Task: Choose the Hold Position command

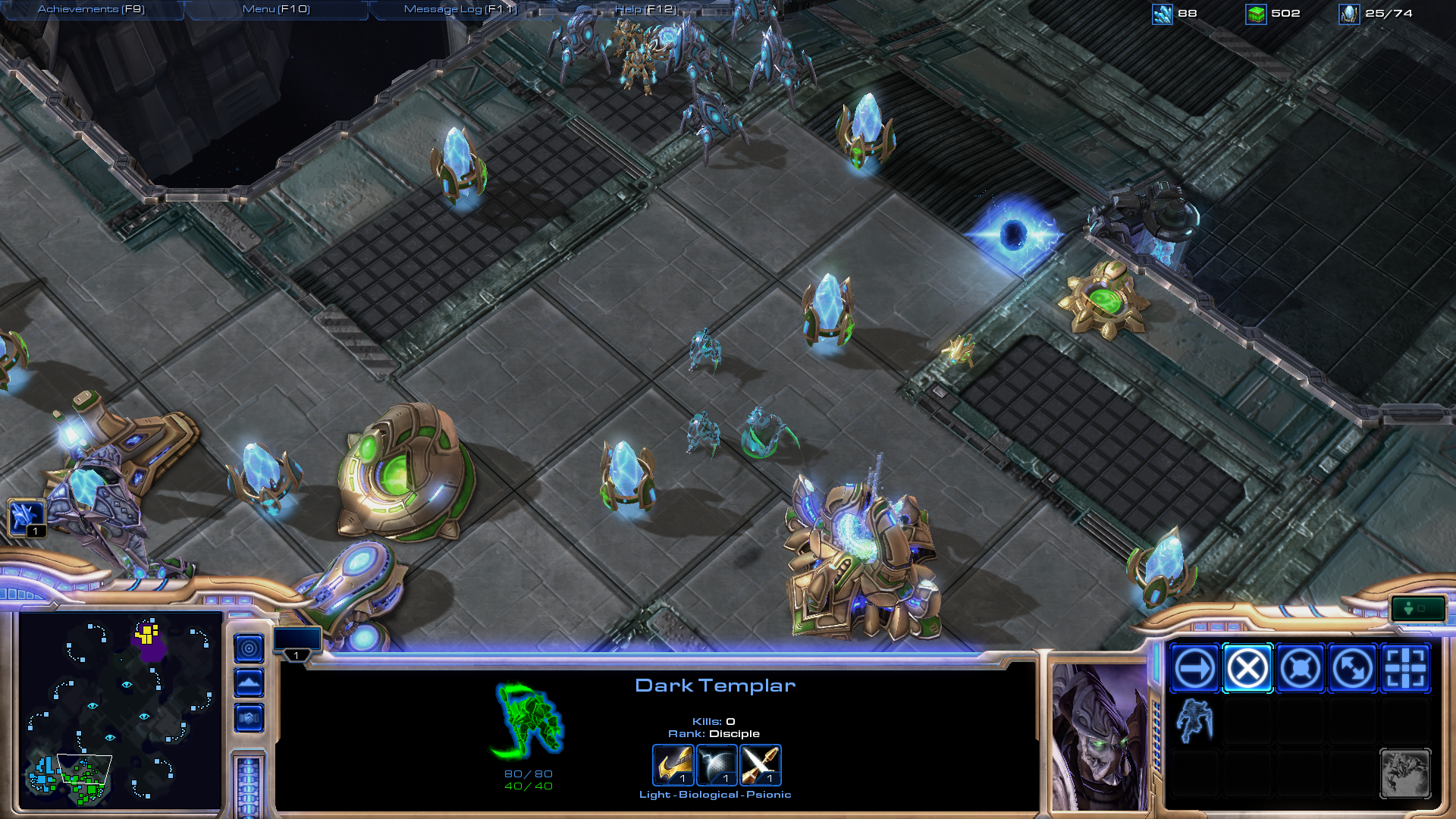Action: (x=1300, y=669)
